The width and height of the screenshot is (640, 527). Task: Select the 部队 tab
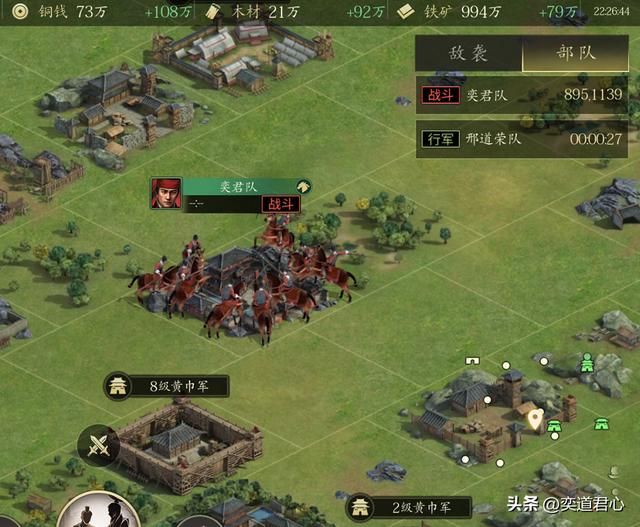click(574, 53)
